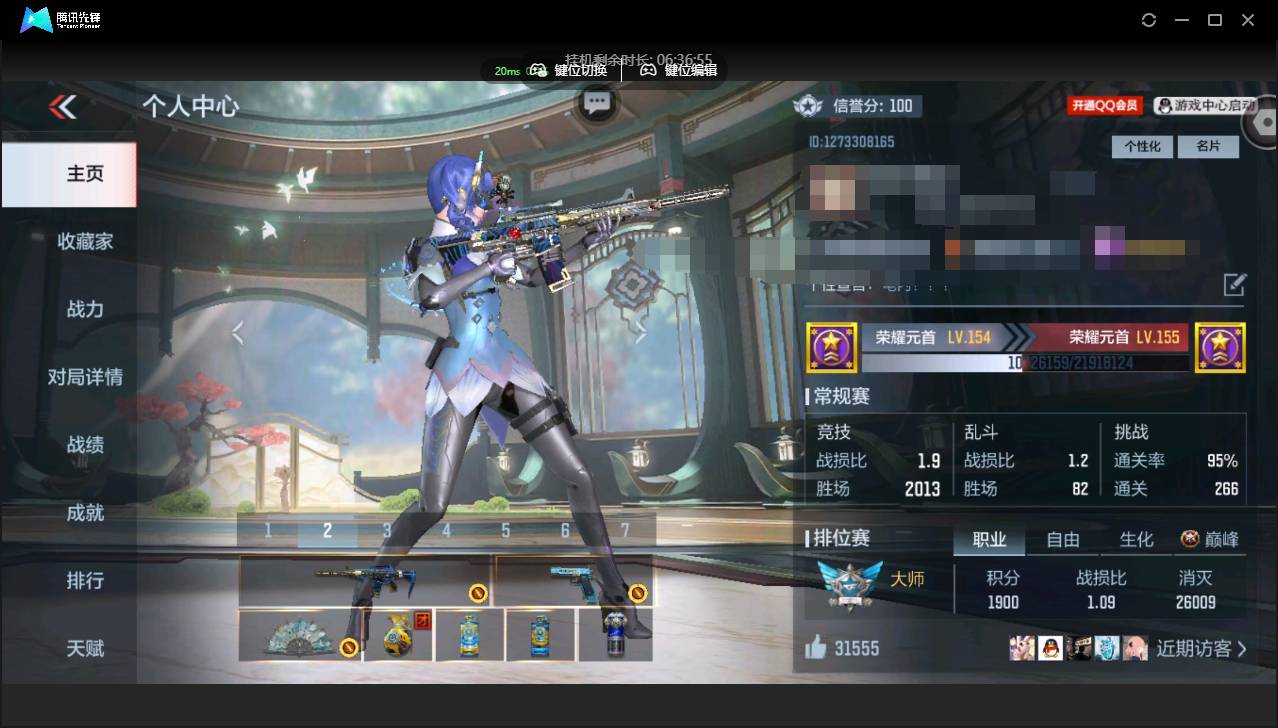Switch ranked stats to the 生化 tab
Screen dimensions: 1278x728
click(x=1136, y=540)
